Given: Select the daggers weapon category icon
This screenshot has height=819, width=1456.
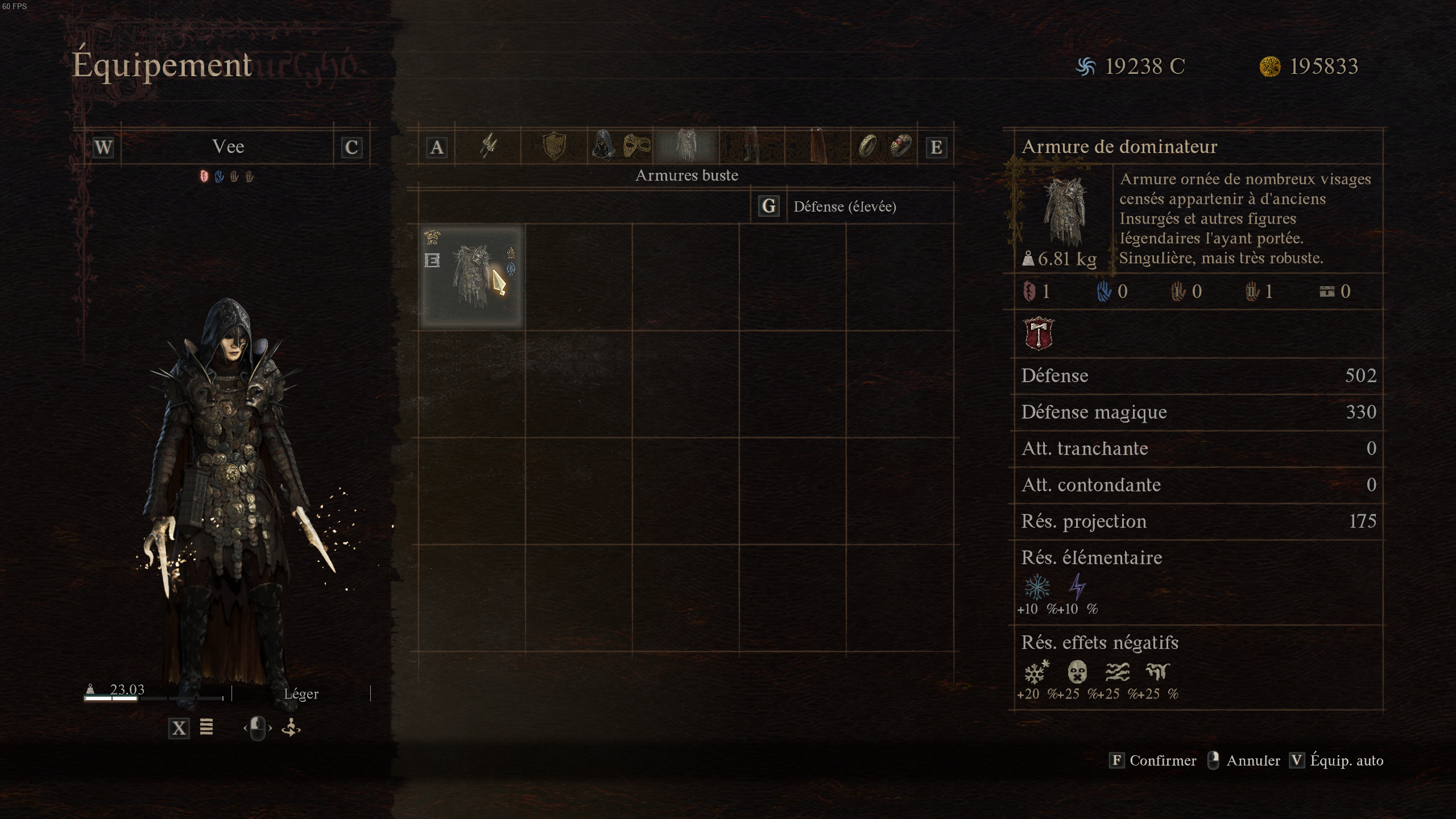Looking at the screenshot, I should click(488, 147).
